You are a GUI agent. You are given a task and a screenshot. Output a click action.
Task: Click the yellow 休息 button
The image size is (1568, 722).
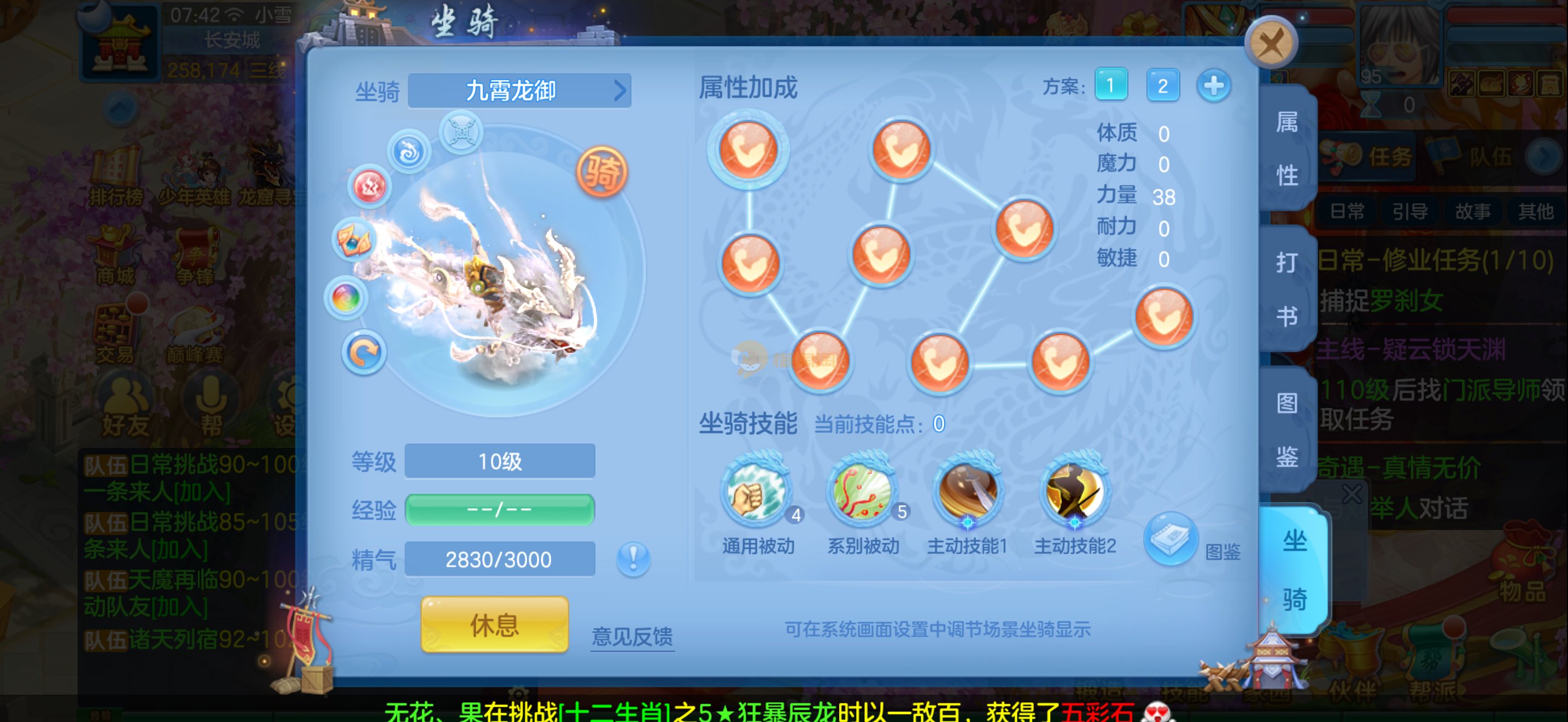pos(494,625)
